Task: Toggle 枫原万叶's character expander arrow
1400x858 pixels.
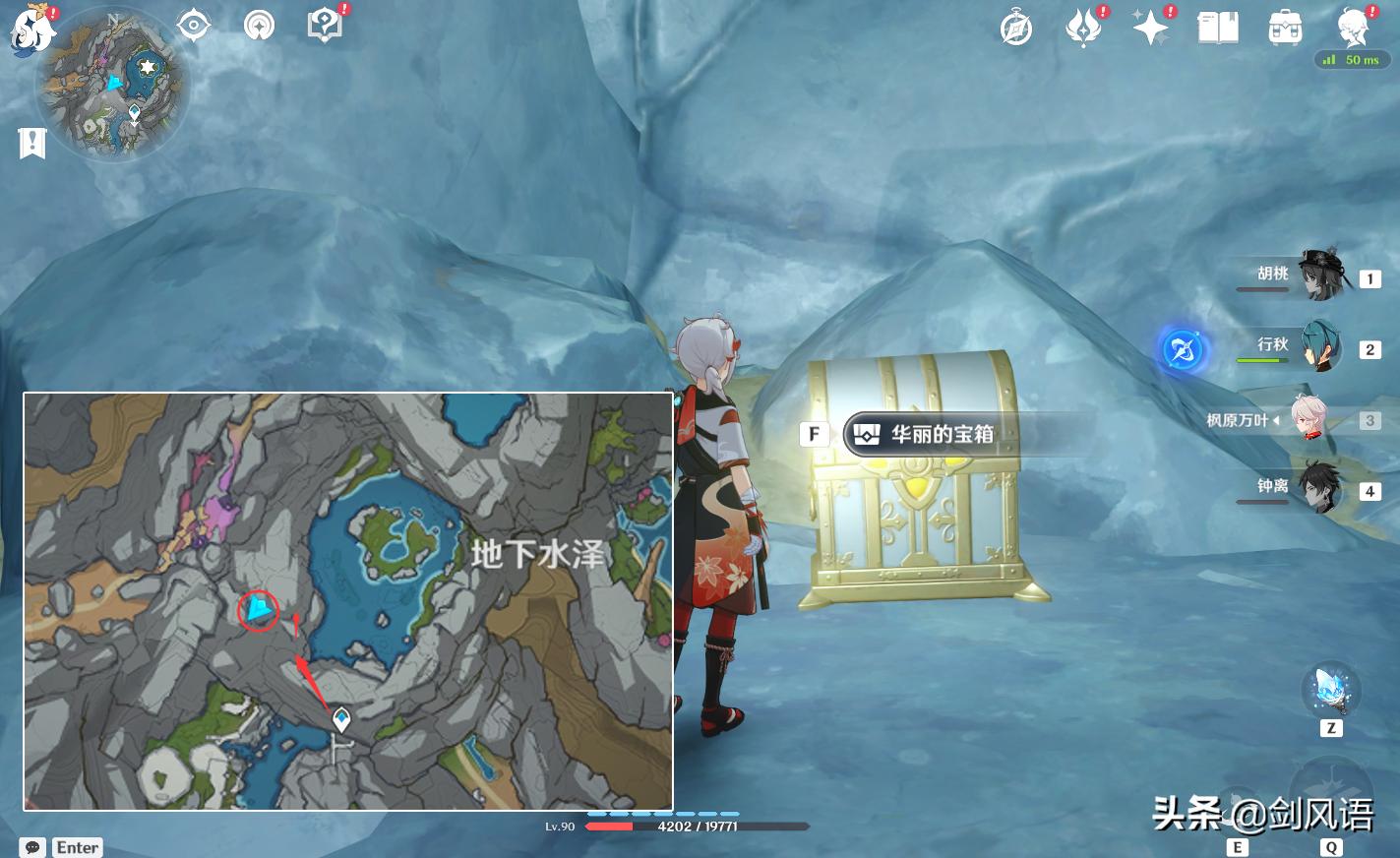Action: (x=1279, y=419)
